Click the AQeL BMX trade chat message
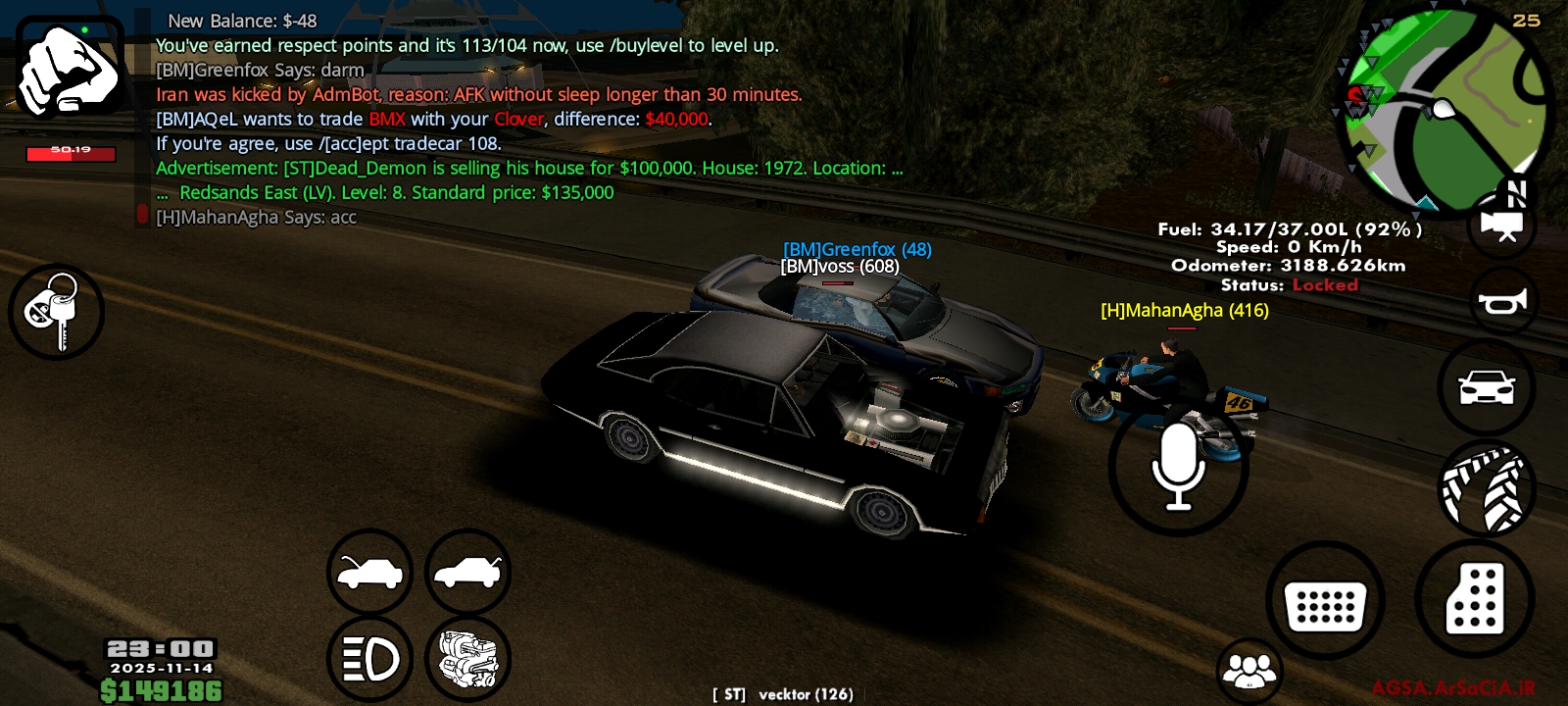1568x706 pixels. coord(431,119)
